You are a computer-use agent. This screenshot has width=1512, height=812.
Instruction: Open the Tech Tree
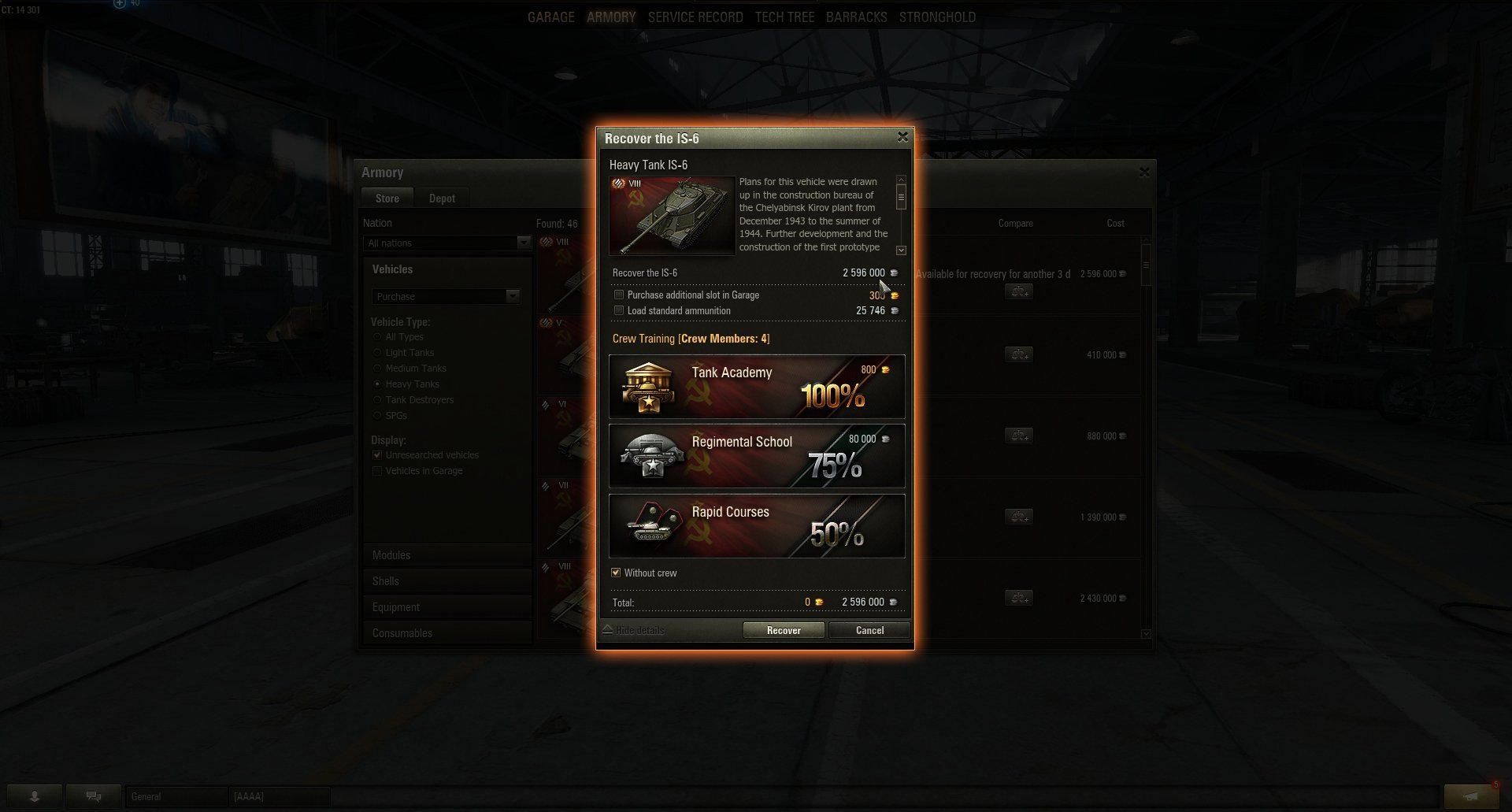pyautogui.click(x=784, y=17)
